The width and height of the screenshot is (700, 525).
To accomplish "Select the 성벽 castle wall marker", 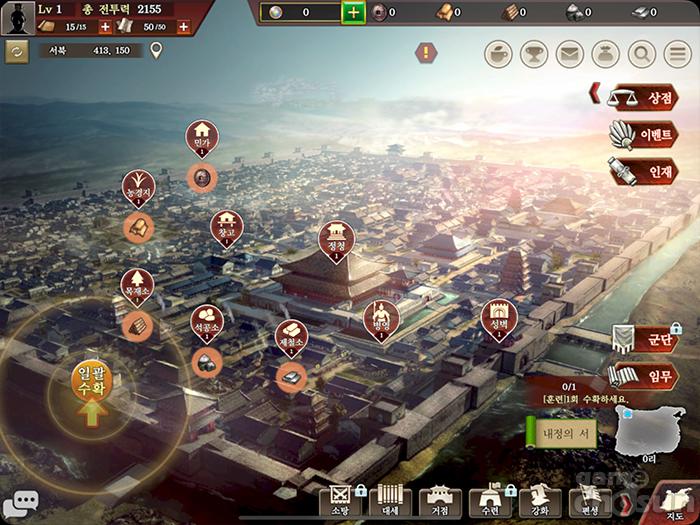I will click(499, 317).
